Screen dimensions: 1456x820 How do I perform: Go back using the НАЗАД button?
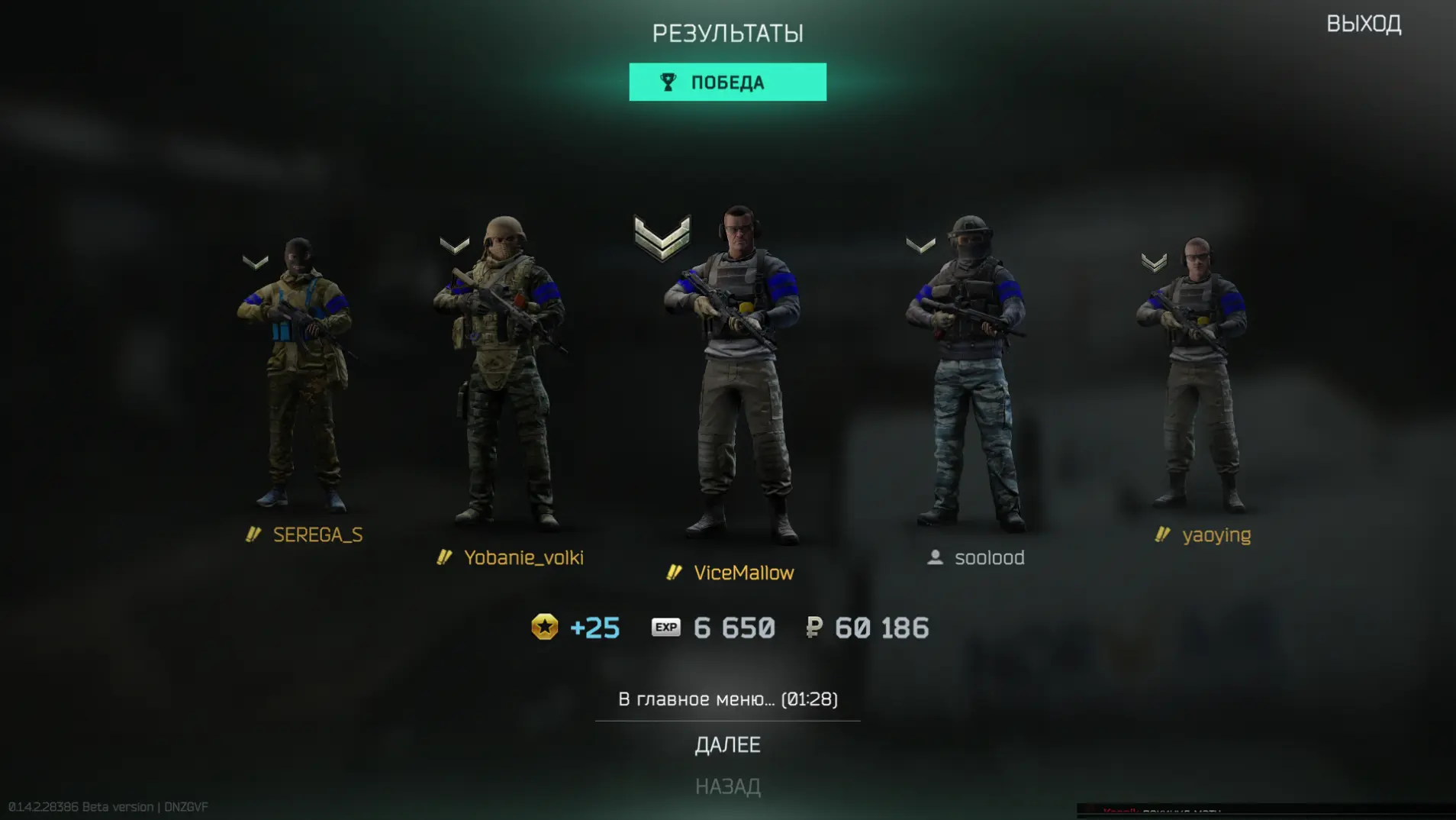pyautogui.click(x=727, y=786)
